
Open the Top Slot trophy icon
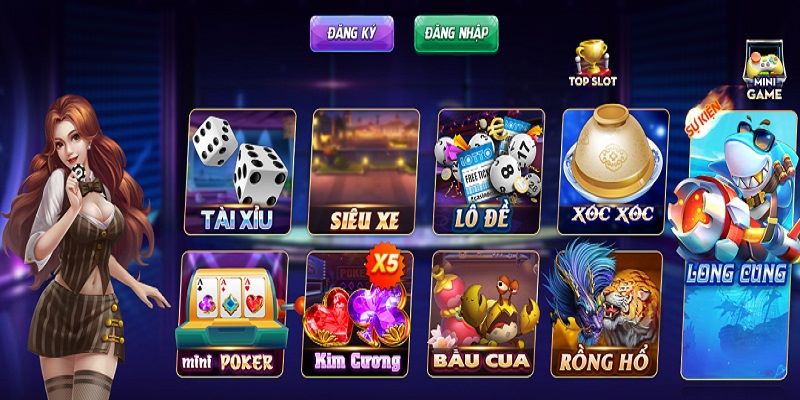(x=593, y=63)
